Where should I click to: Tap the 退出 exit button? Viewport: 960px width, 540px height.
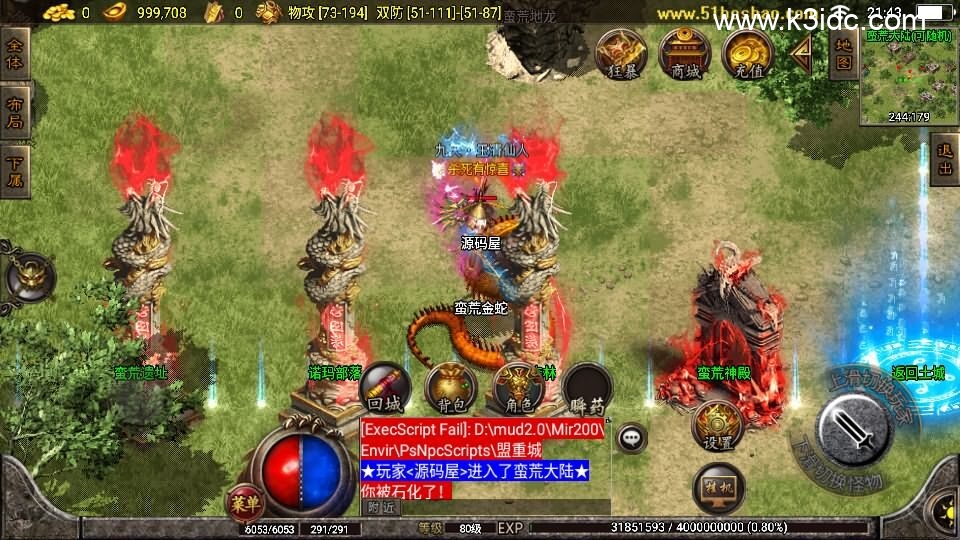pos(943,159)
